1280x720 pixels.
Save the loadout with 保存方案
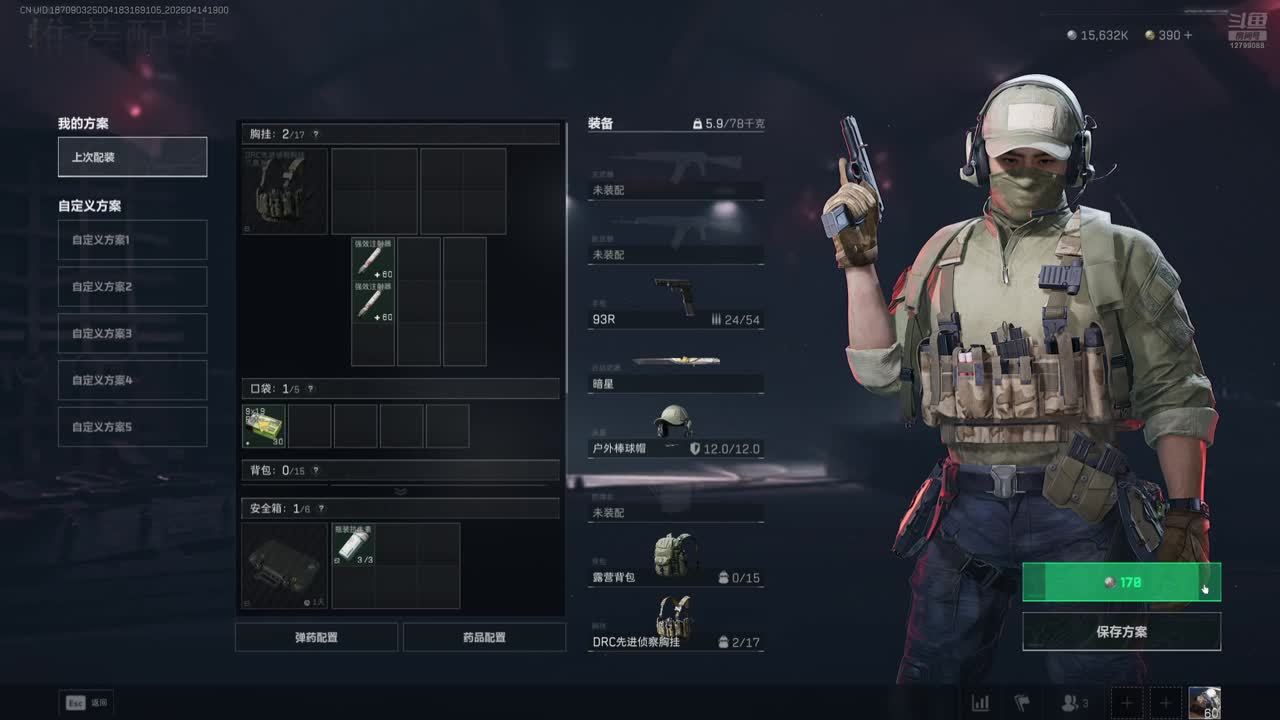pos(1121,632)
